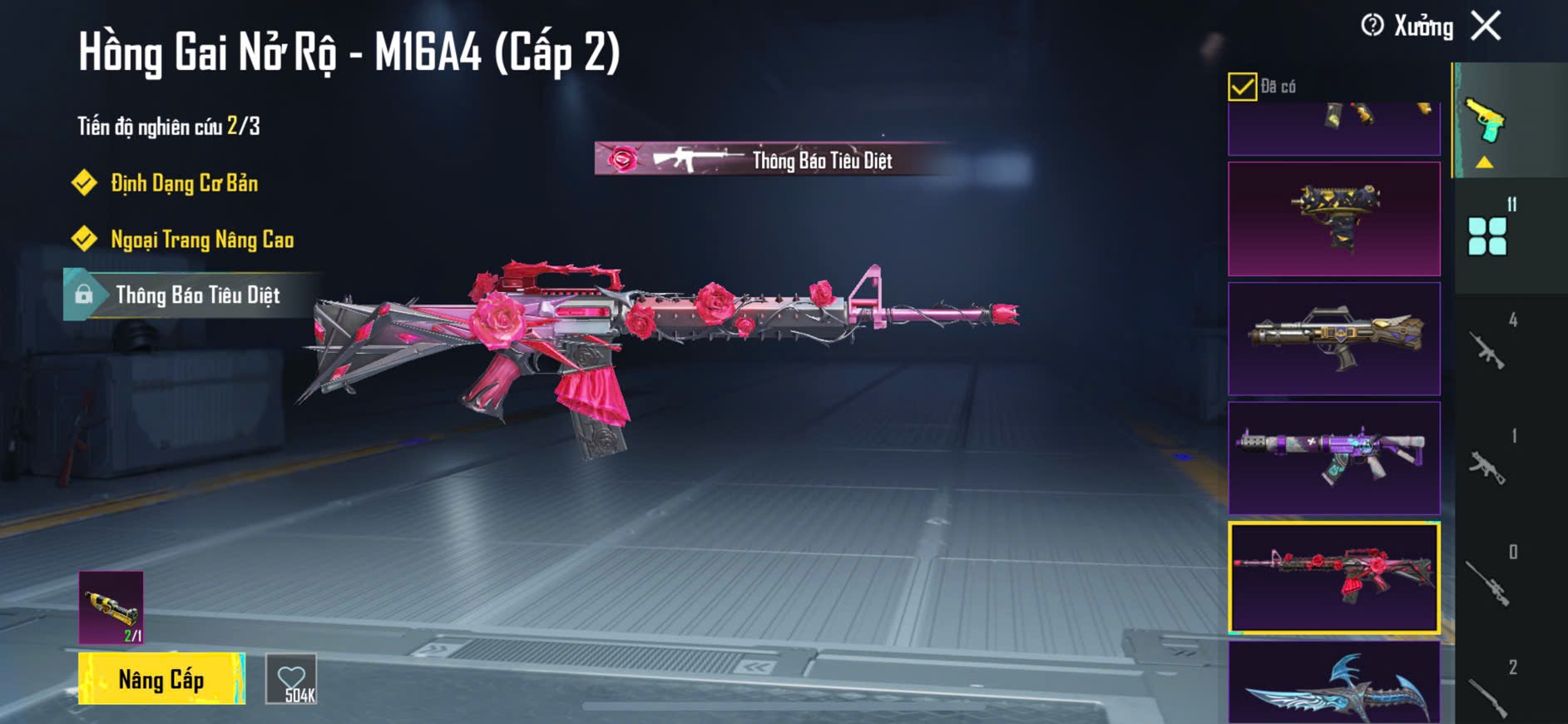Click the yellow Nâng Cấp upgrade button
The width and height of the screenshot is (1568, 724).
[161, 679]
